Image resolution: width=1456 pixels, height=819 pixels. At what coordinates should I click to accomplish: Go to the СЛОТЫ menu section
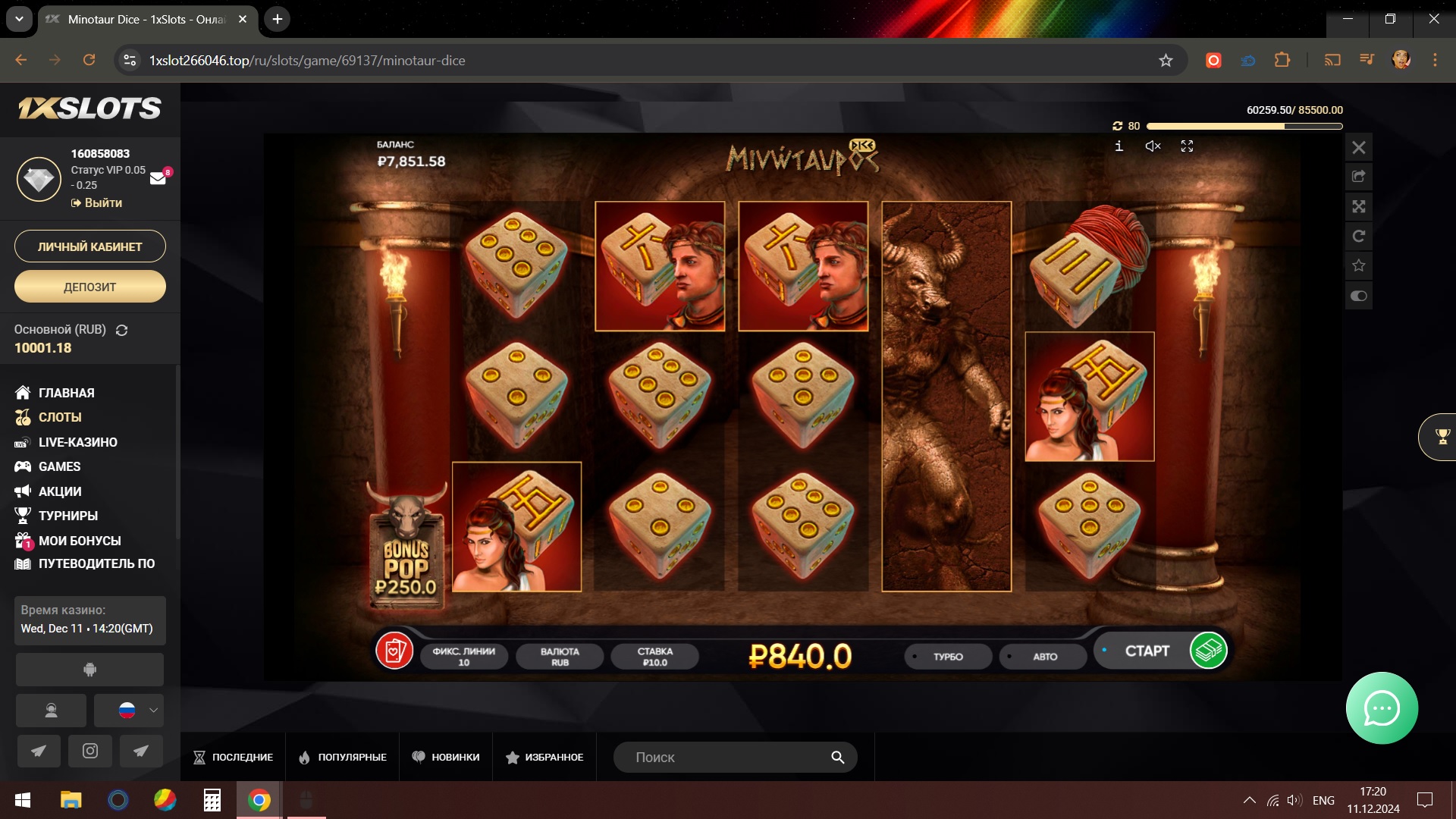[x=60, y=417]
